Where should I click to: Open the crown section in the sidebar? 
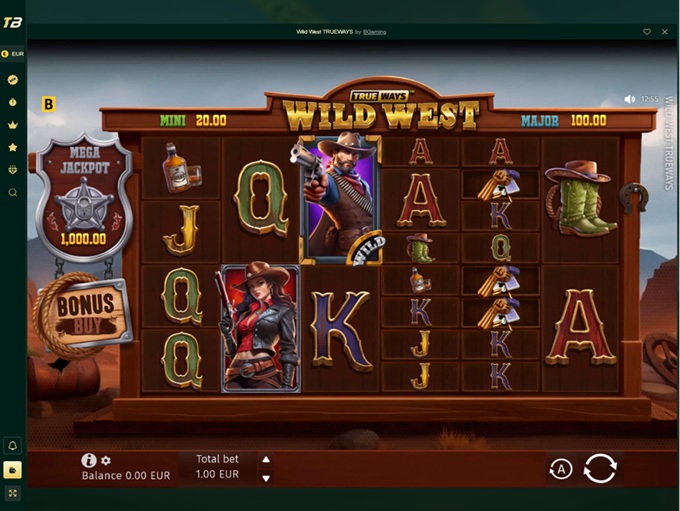[13, 125]
